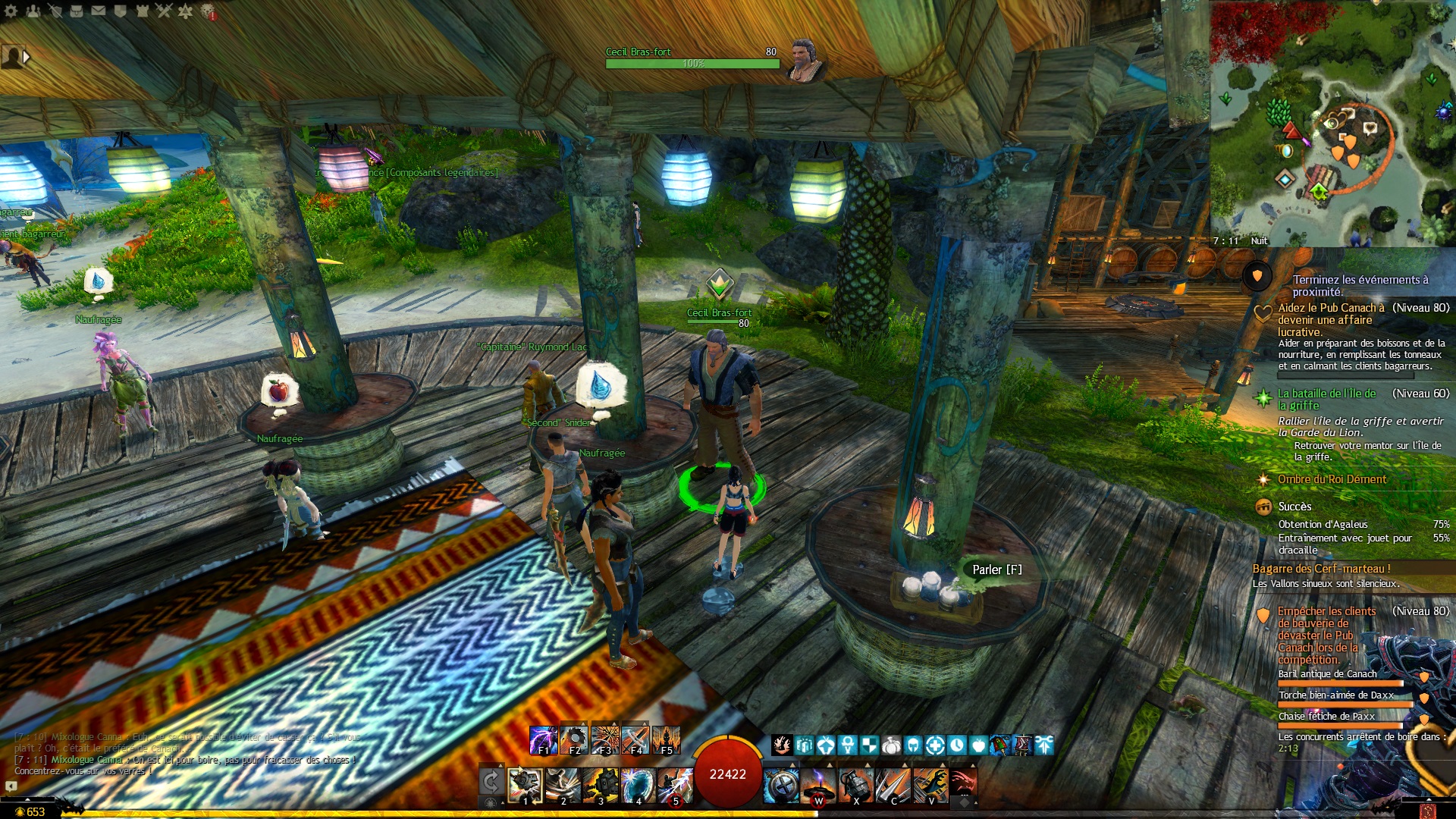
Task: Open the Succès achievements tracker header
Action: click(1294, 507)
